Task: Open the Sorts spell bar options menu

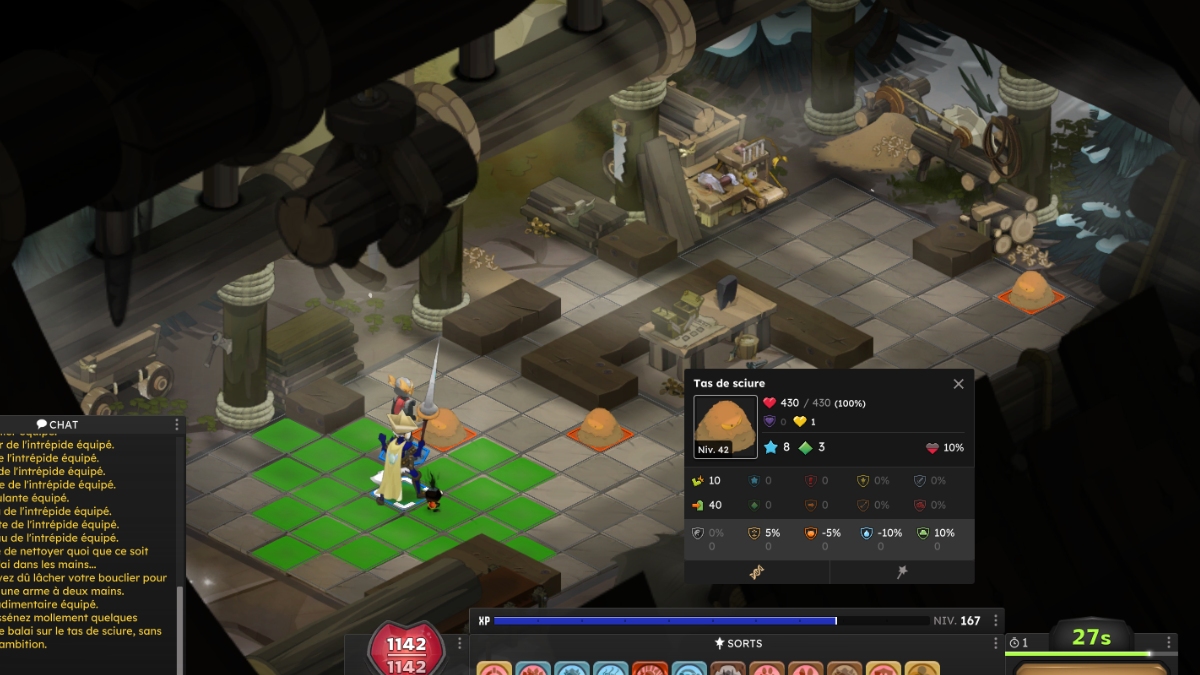Action: pos(996,643)
